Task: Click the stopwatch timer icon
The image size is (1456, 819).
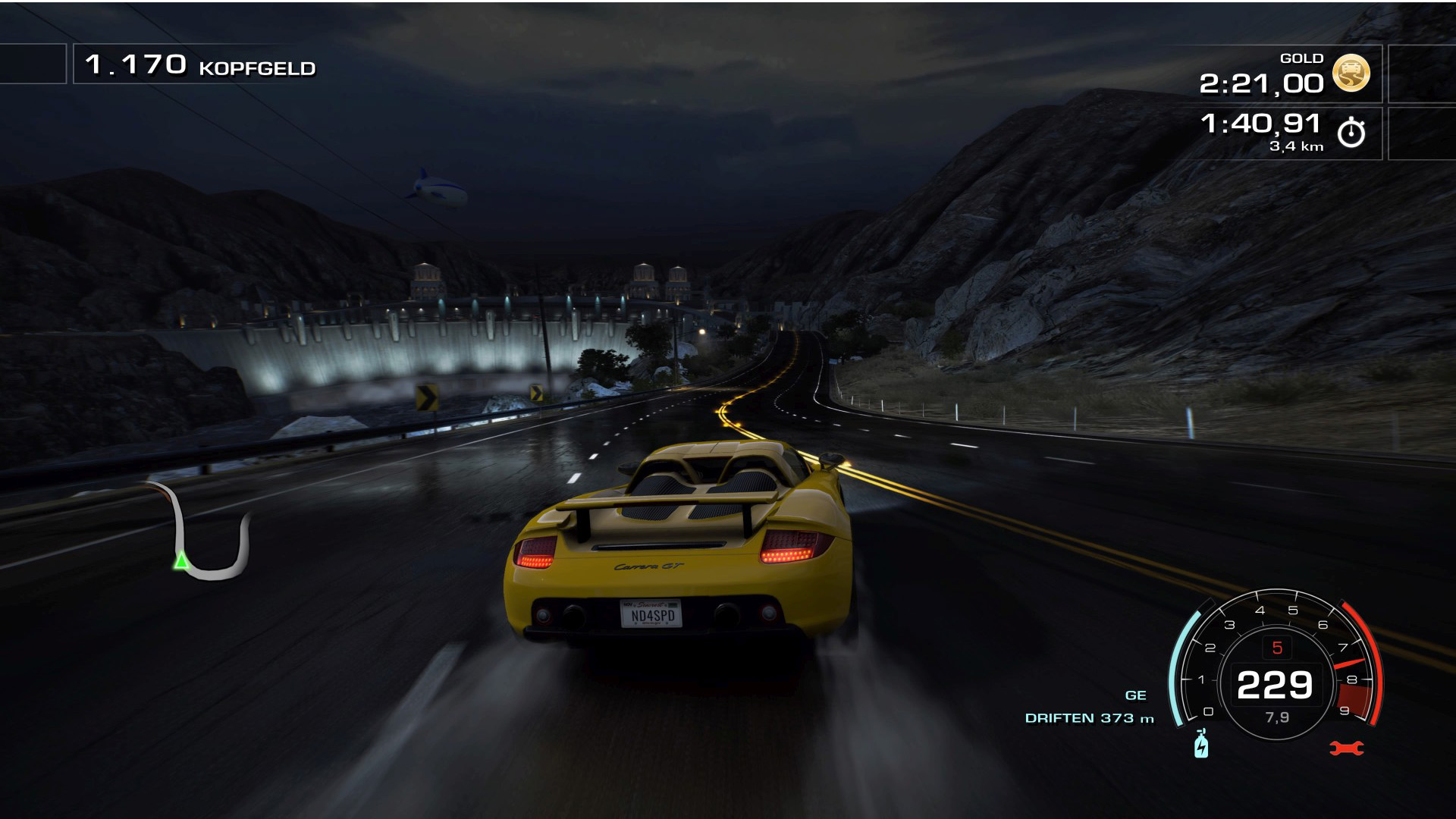Action: point(1351,133)
